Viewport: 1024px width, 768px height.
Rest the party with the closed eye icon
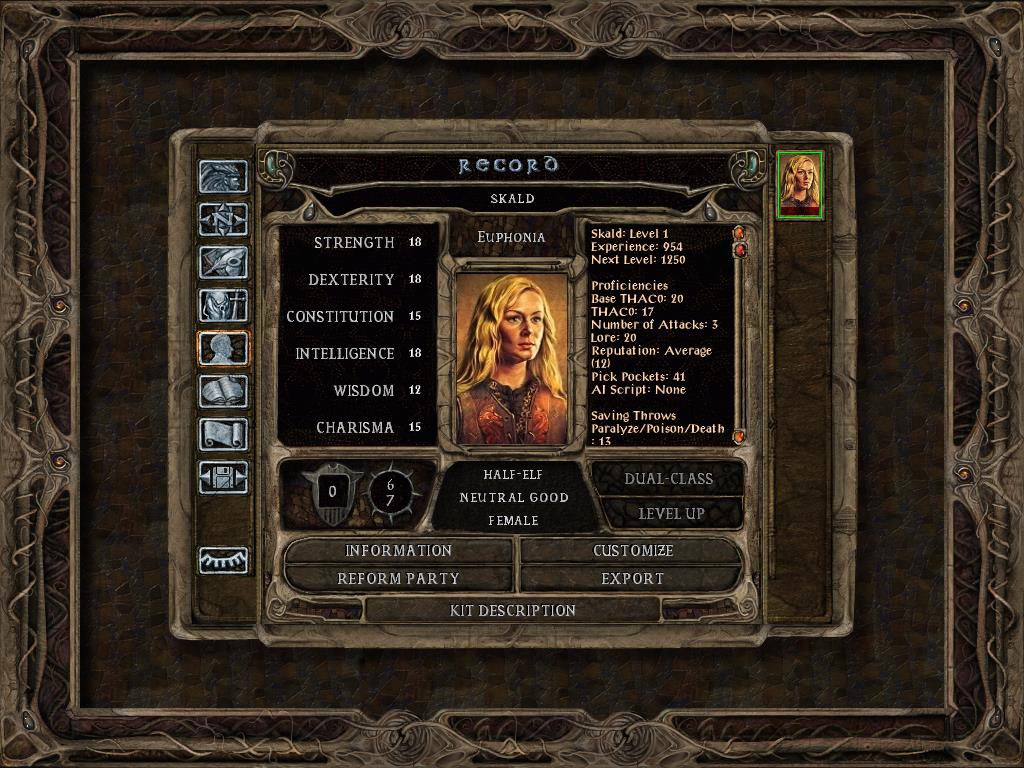point(223,560)
